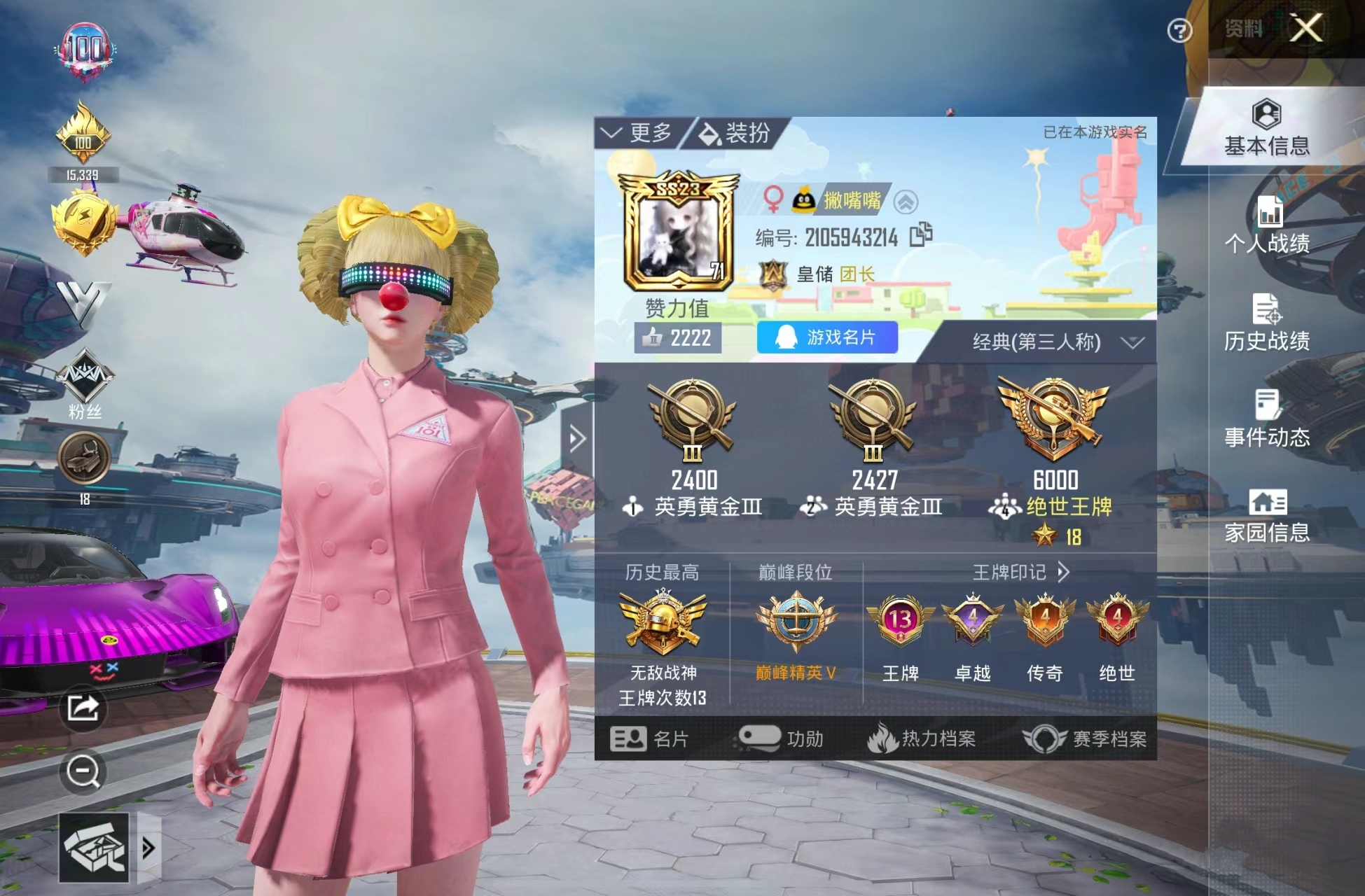
Task: Copy the player ID 2105943214
Action: (x=918, y=237)
